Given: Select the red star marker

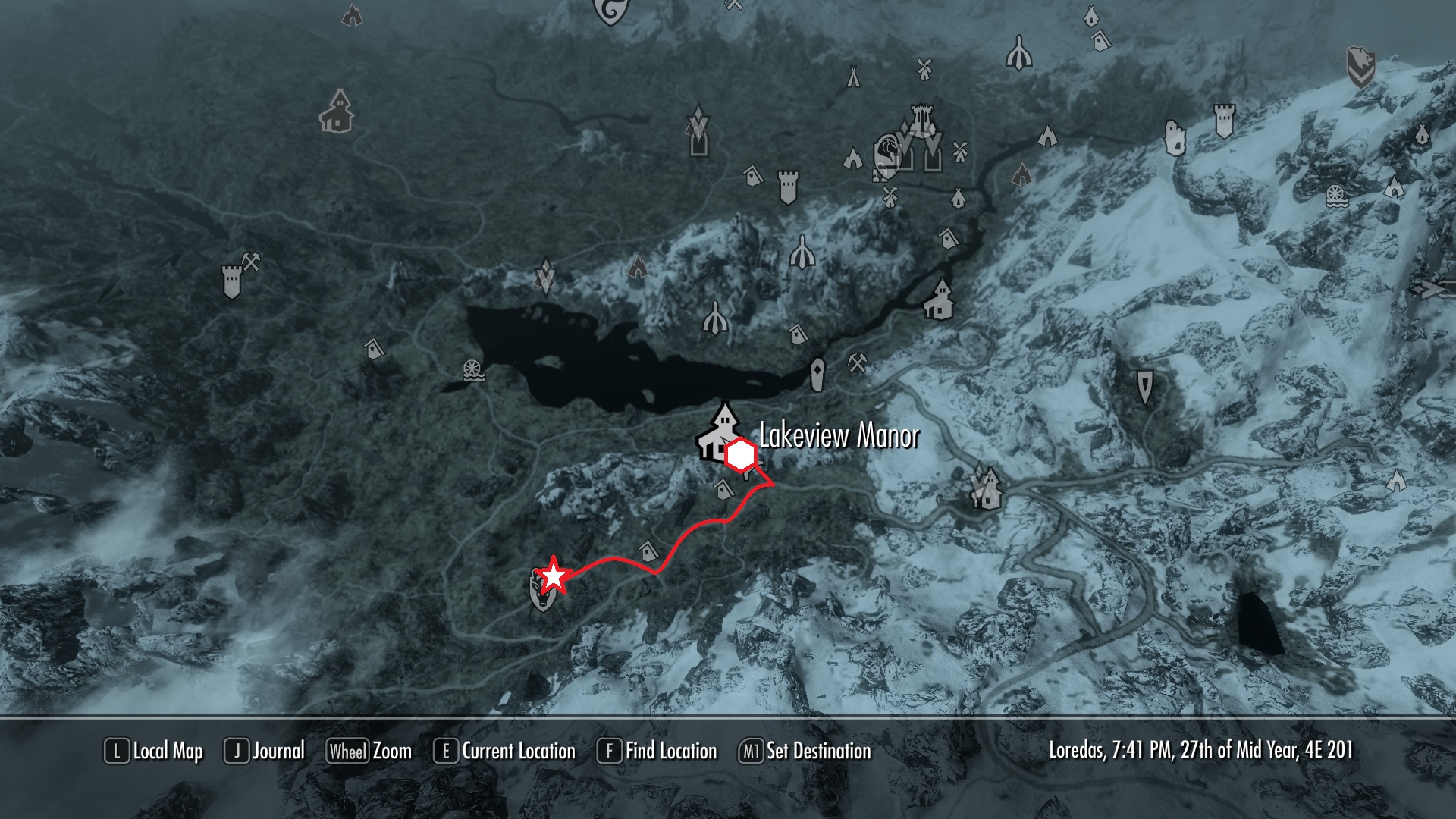Looking at the screenshot, I should click(x=554, y=576).
